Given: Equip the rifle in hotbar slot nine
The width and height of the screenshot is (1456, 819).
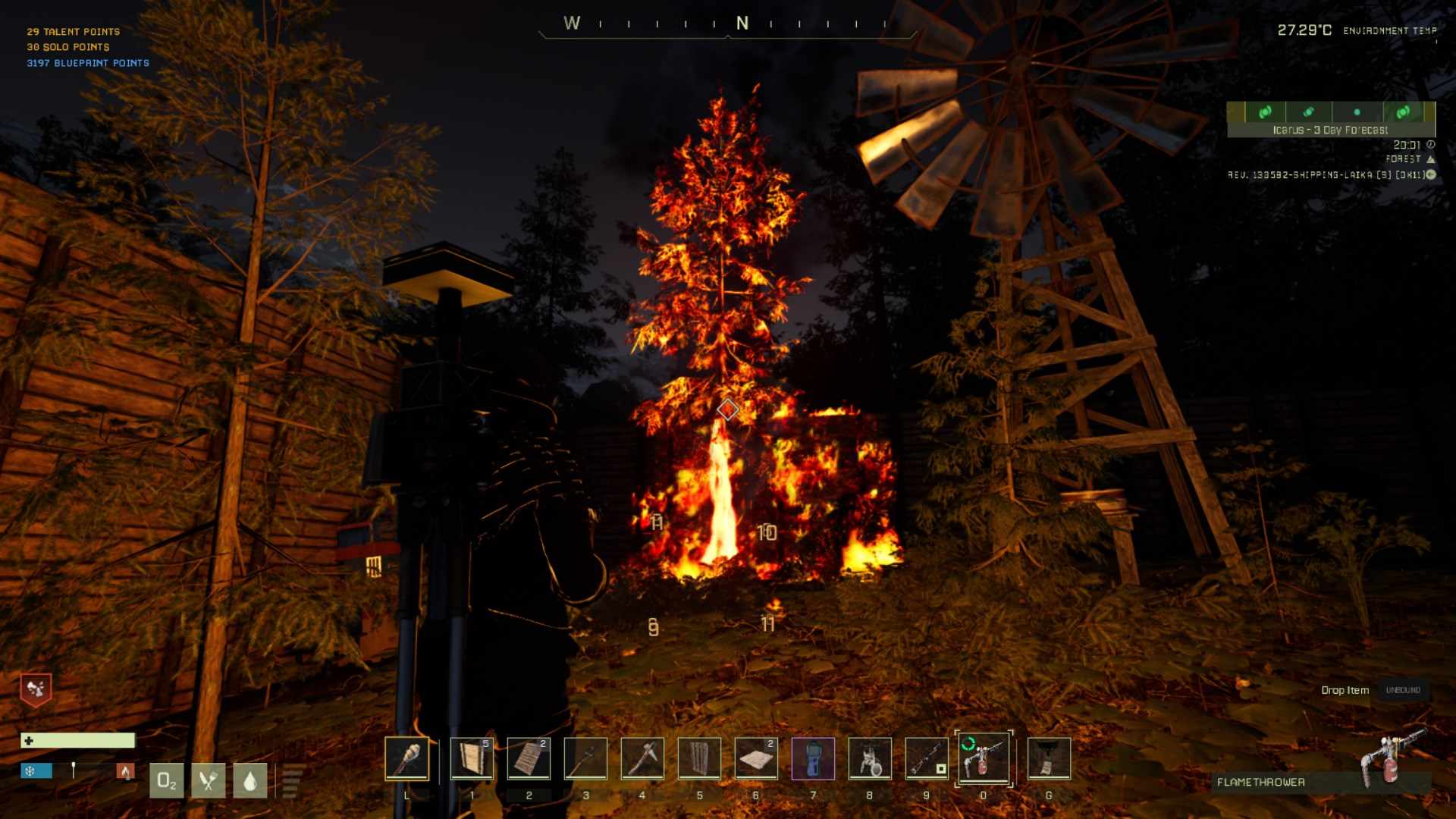Looking at the screenshot, I should coord(927,758).
